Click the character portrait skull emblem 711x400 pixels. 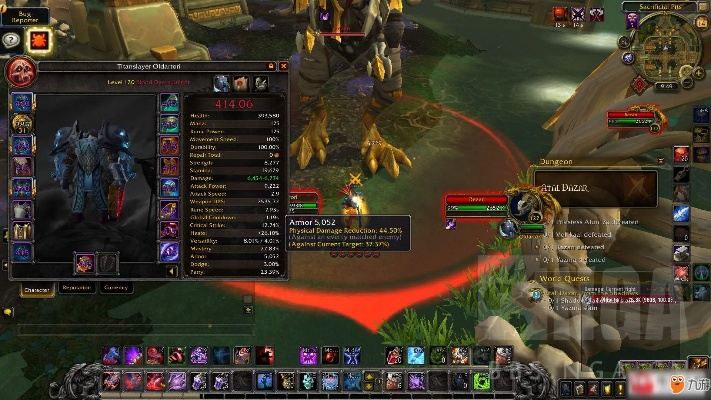[21, 72]
